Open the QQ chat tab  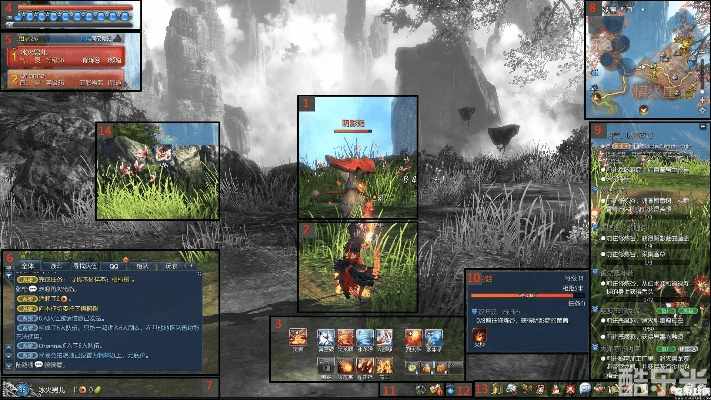114,266
